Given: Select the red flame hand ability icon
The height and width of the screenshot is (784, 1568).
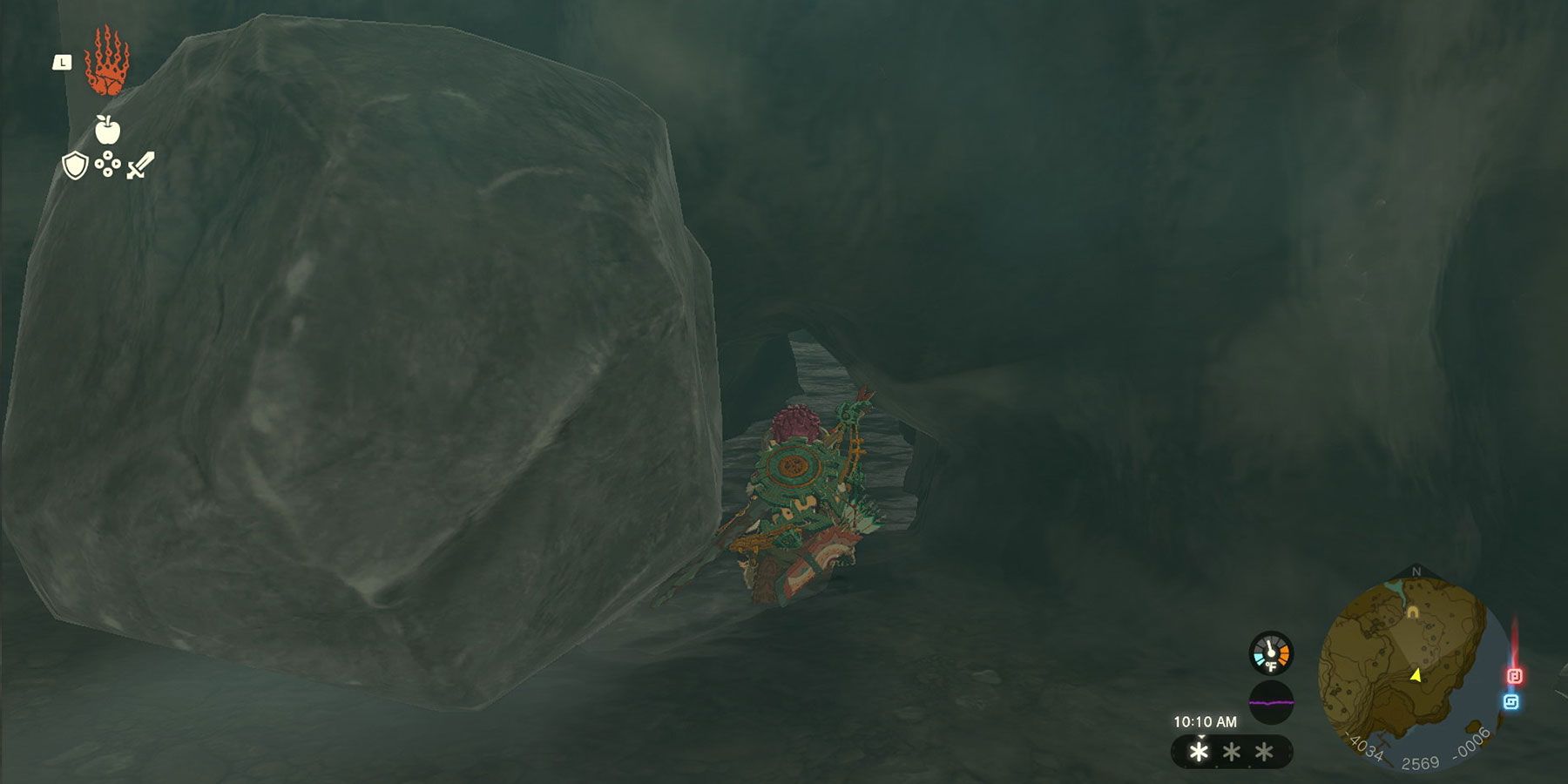Looking at the screenshot, I should [107, 61].
